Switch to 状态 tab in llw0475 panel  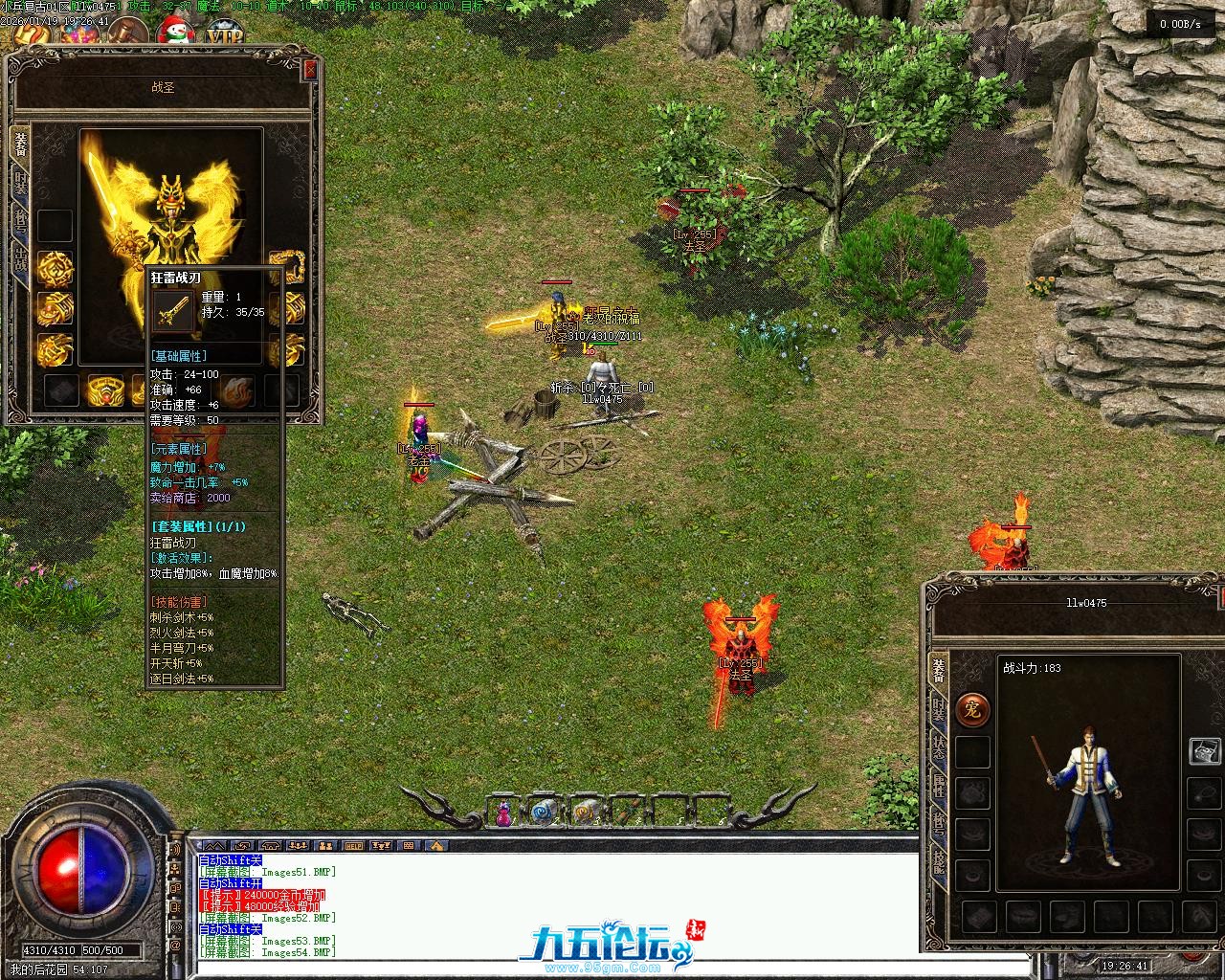click(939, 750)
